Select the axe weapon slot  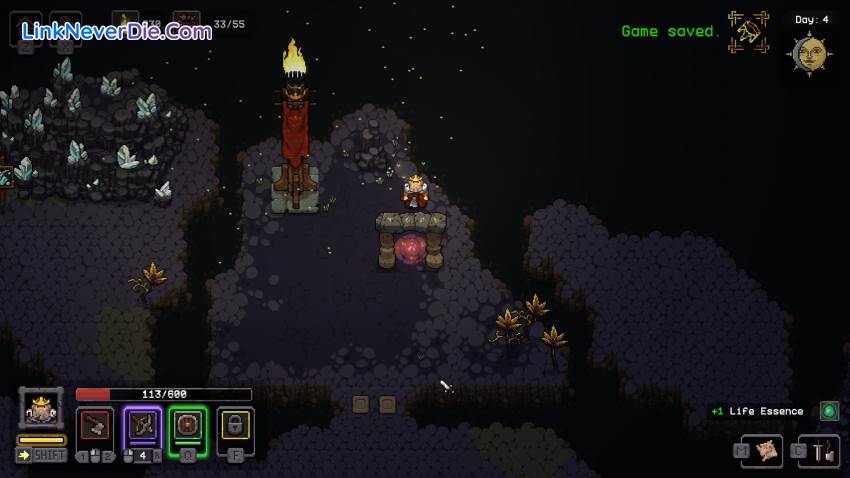point(96,425)
